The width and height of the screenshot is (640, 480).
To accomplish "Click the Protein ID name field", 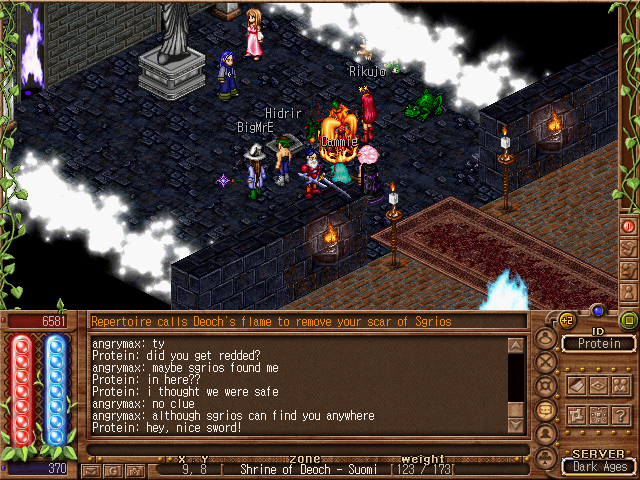I will pyautogui.click(x=599, y=344).
